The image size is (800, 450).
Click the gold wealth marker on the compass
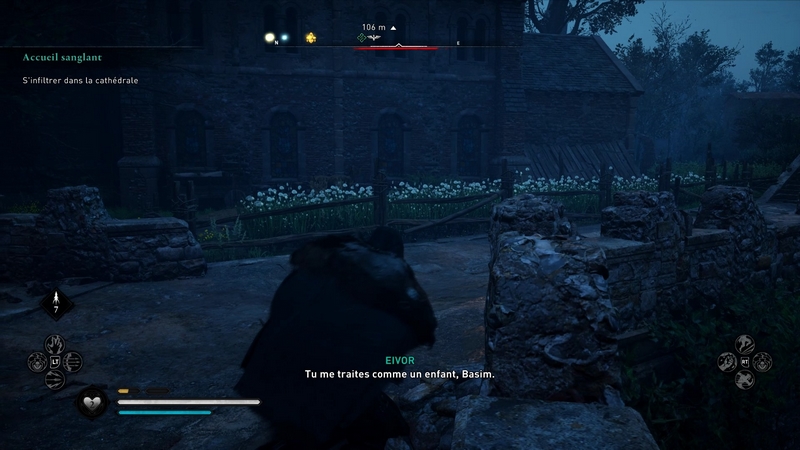click(x=310, y=38)
